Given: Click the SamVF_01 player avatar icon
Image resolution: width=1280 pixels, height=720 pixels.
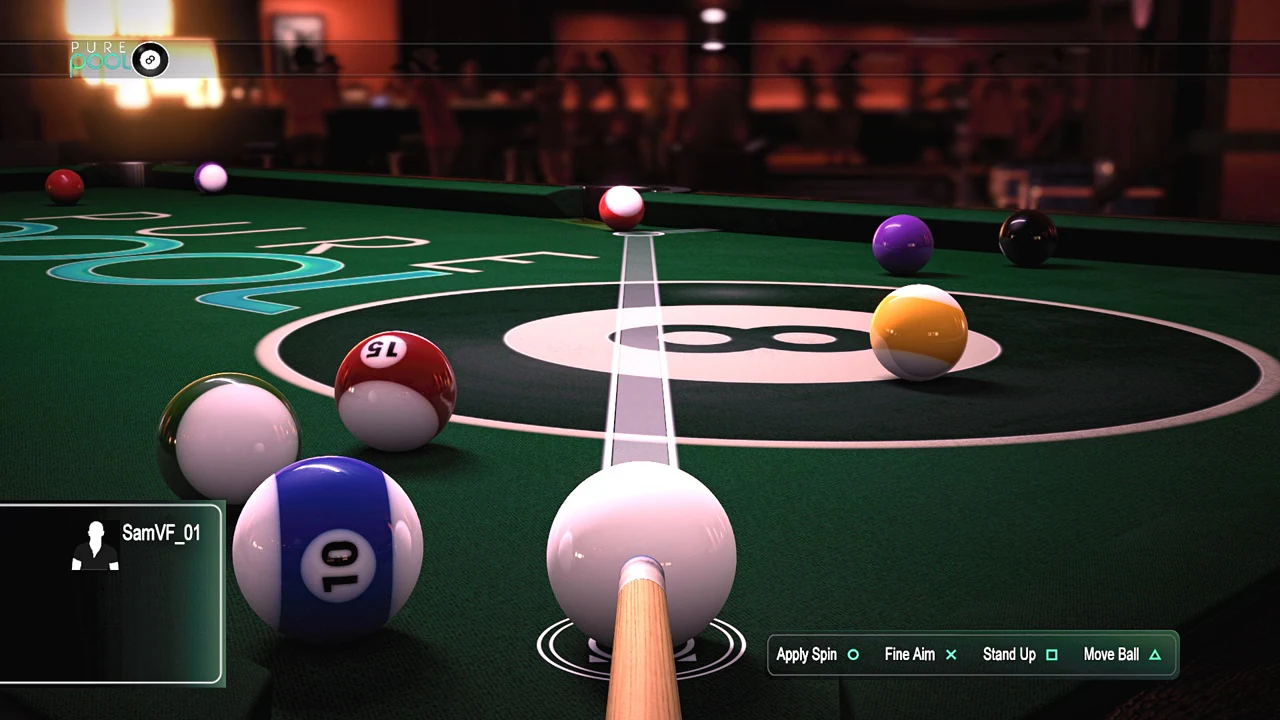Looking at the screenshot, I should point(95,543).
